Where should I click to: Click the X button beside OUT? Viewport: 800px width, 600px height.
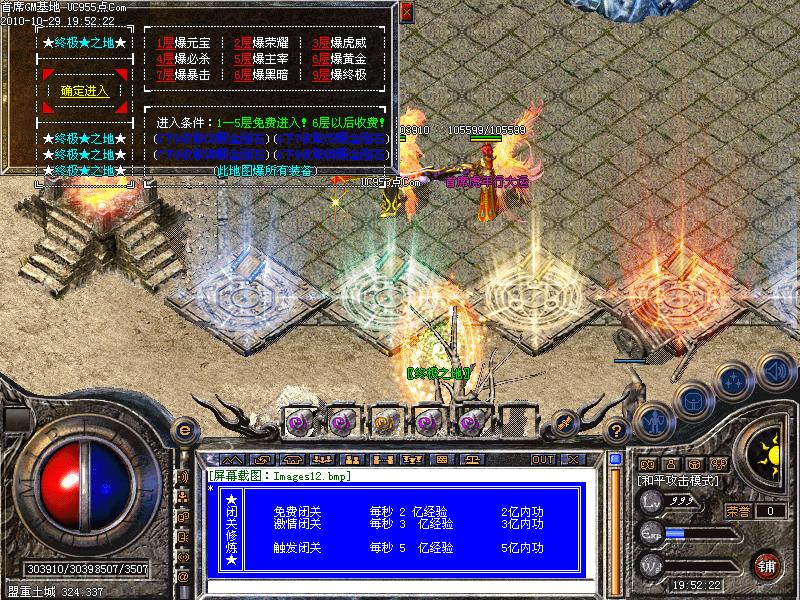coord(574,459)
